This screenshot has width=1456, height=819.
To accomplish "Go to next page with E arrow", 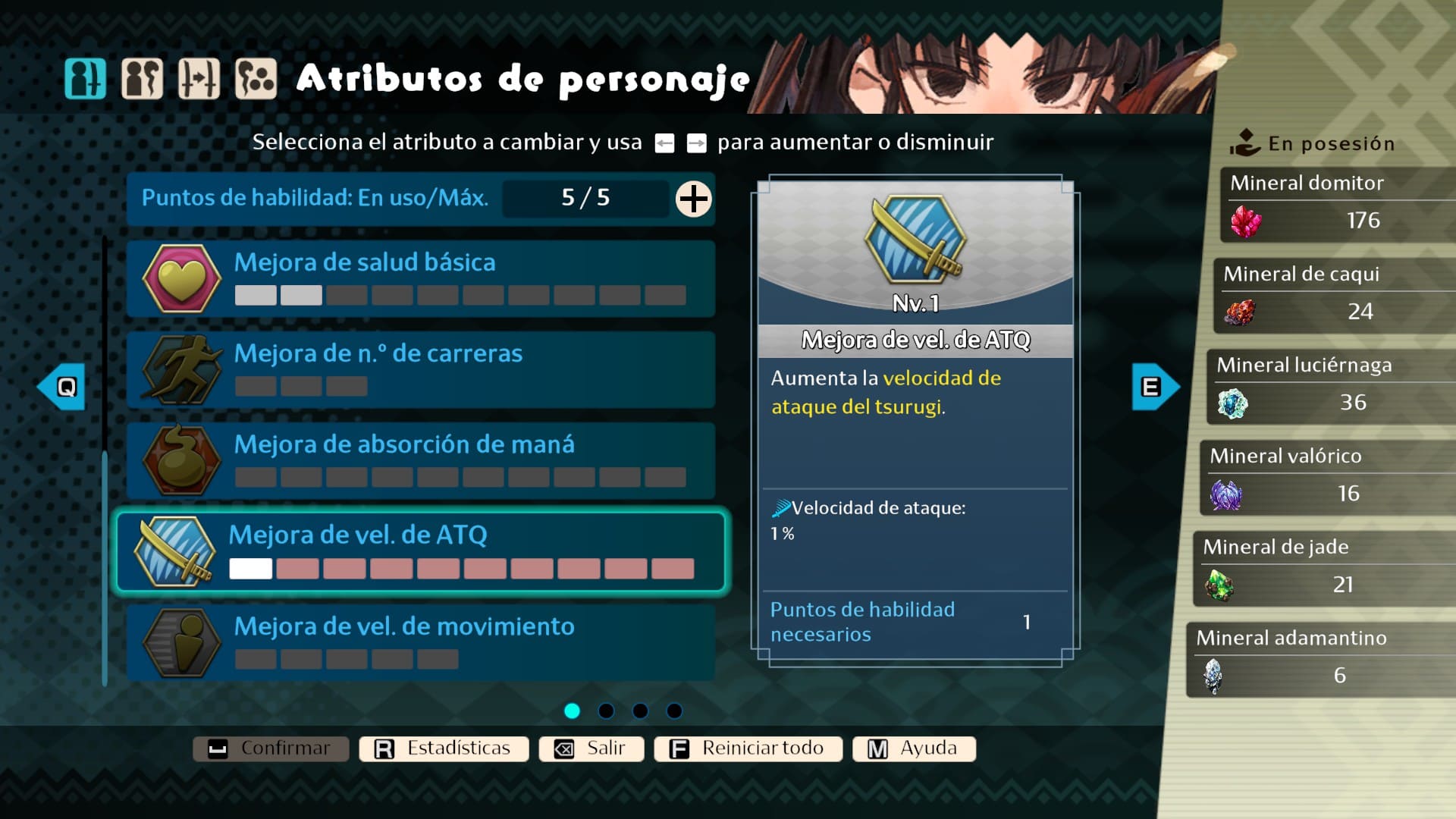I will pyautogui.click(x=1155, y=387).
